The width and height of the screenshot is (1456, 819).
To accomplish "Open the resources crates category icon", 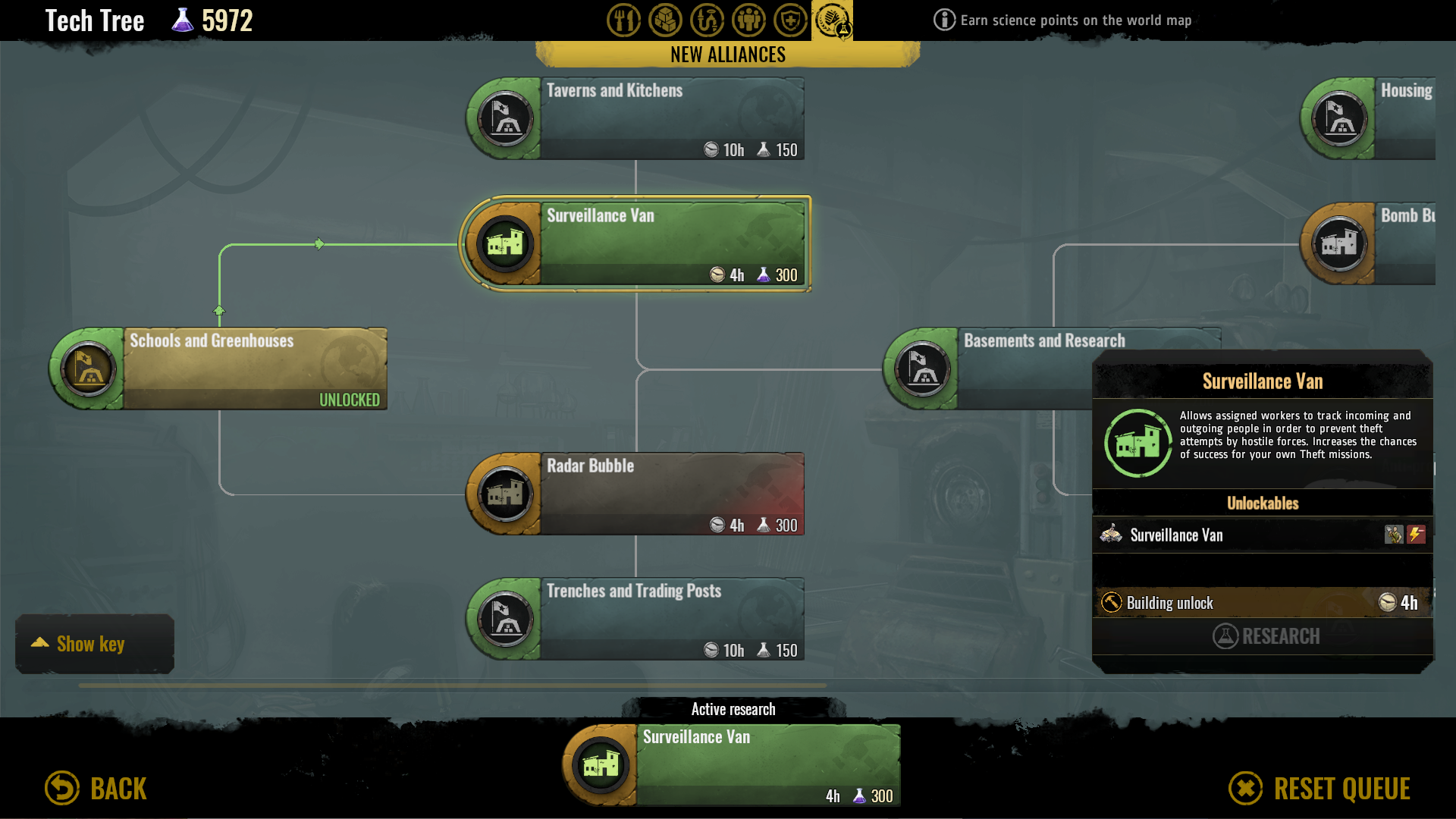I will 665,20.
